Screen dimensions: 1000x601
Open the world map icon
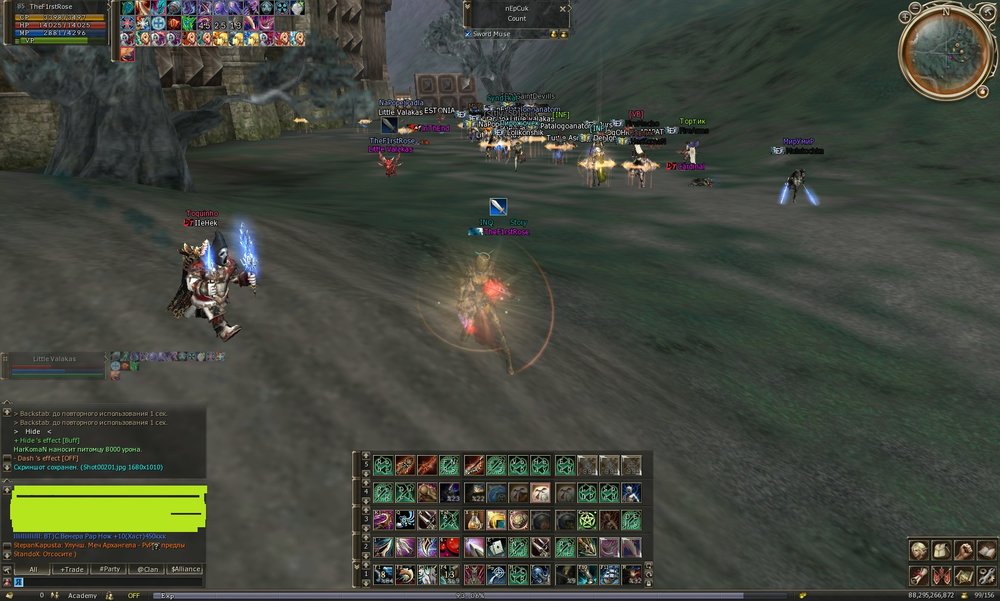click(962, 575)
